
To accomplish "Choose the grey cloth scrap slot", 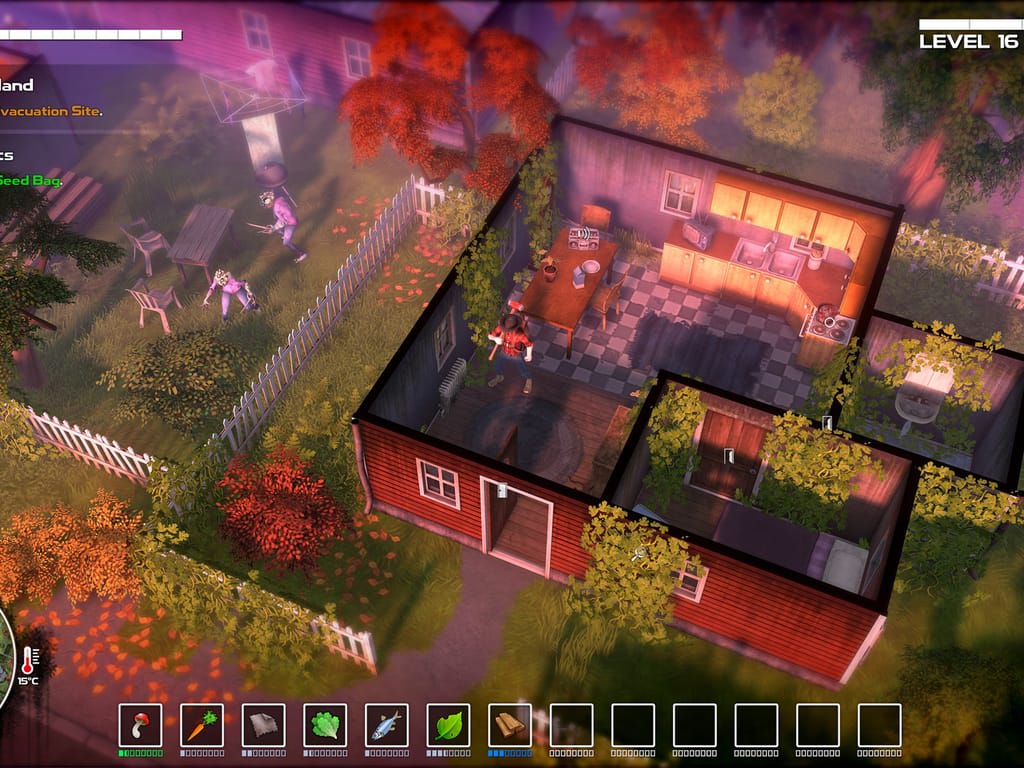I will pos(263,725).
